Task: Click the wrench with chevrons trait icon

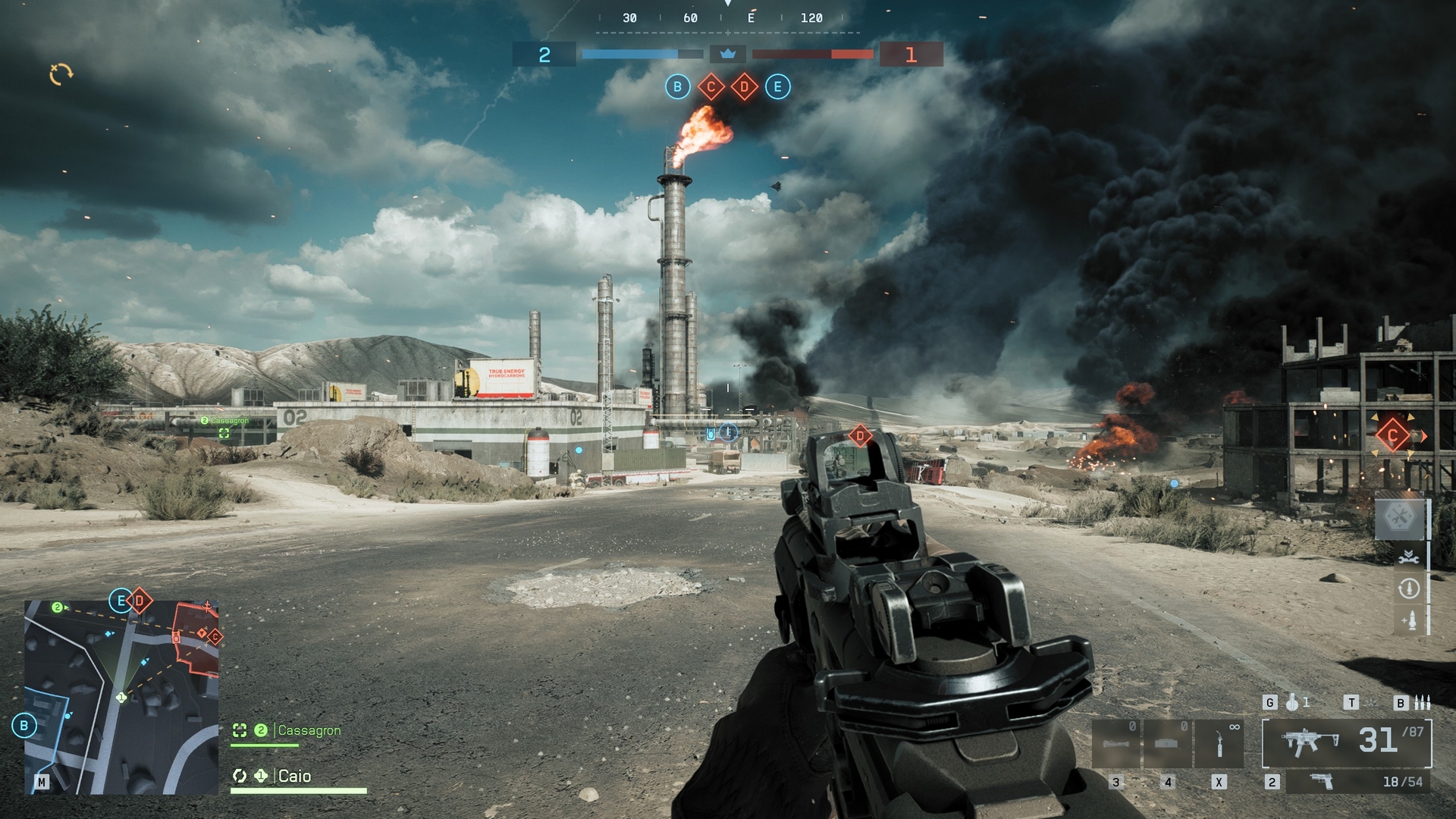Action: pyautogui.click(x=1409, y=557)
